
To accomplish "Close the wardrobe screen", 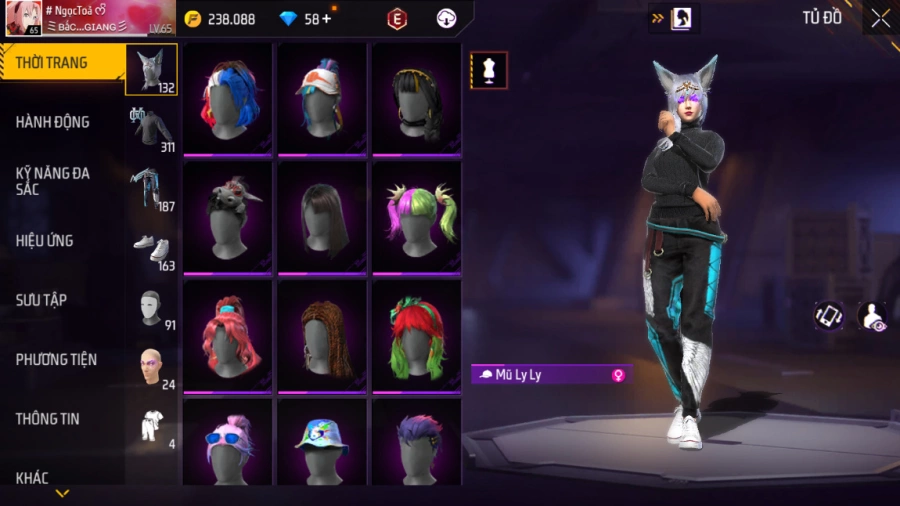I will [879, 18].
